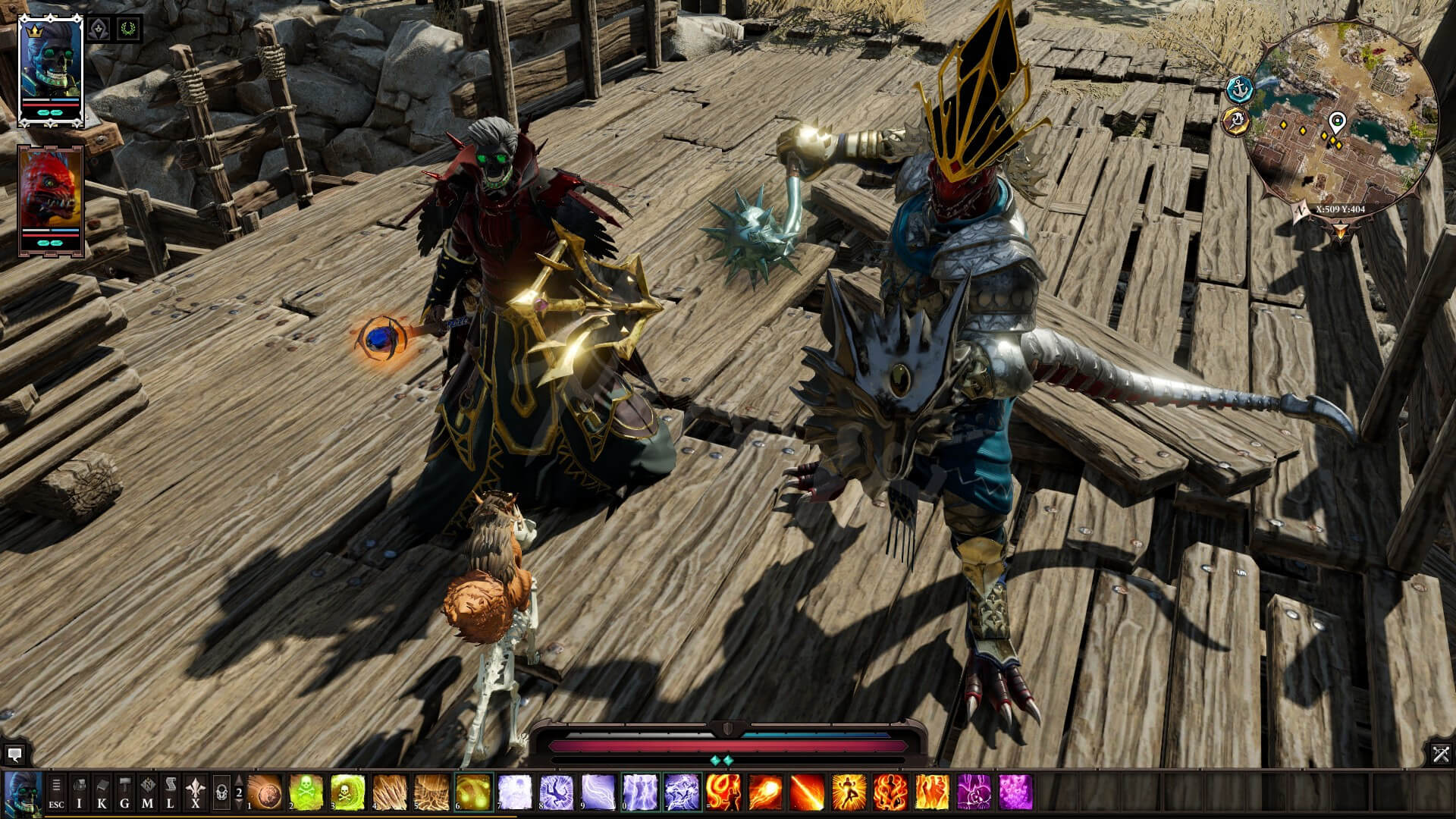
Task: Activate the lightning bolt skill in slot 9
Action: 598,792
